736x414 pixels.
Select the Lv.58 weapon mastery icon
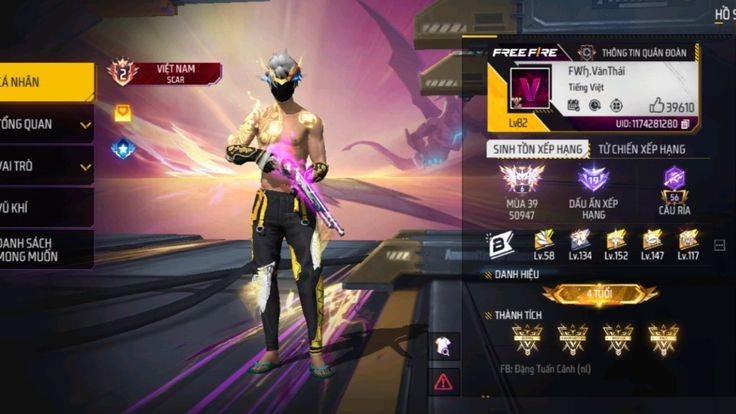[x=544, y=243]
